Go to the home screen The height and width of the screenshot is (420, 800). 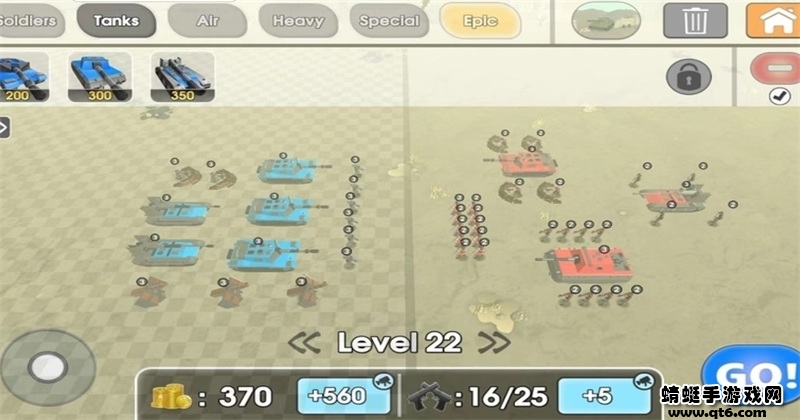pos(772,21)
